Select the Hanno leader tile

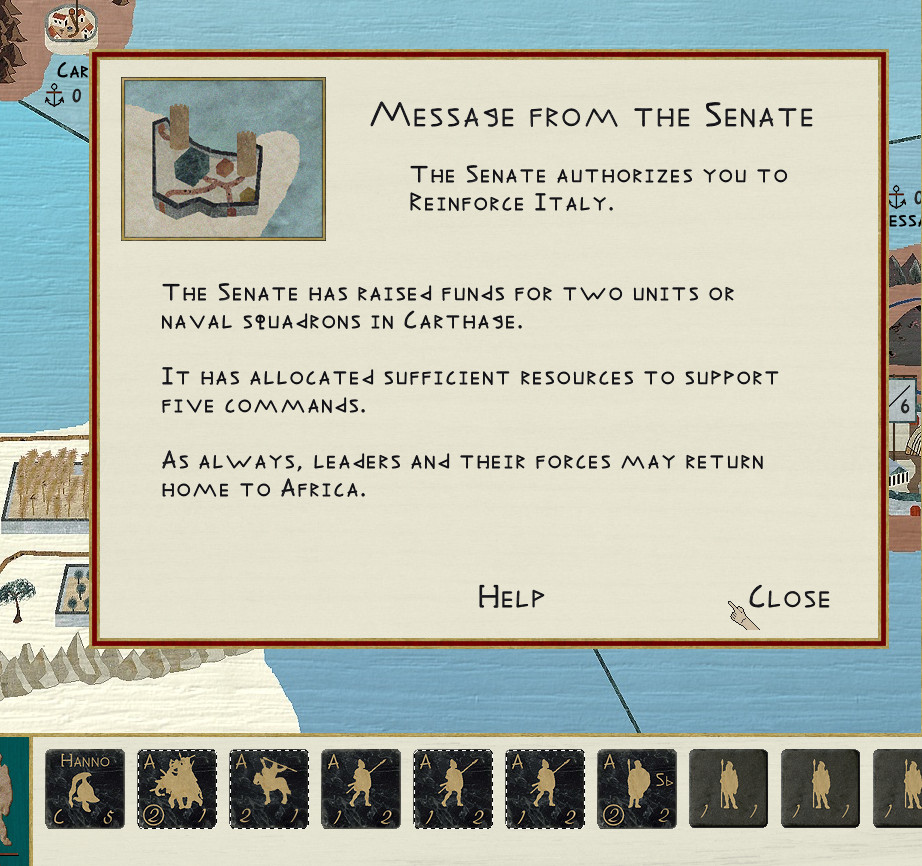pos(85,789)
